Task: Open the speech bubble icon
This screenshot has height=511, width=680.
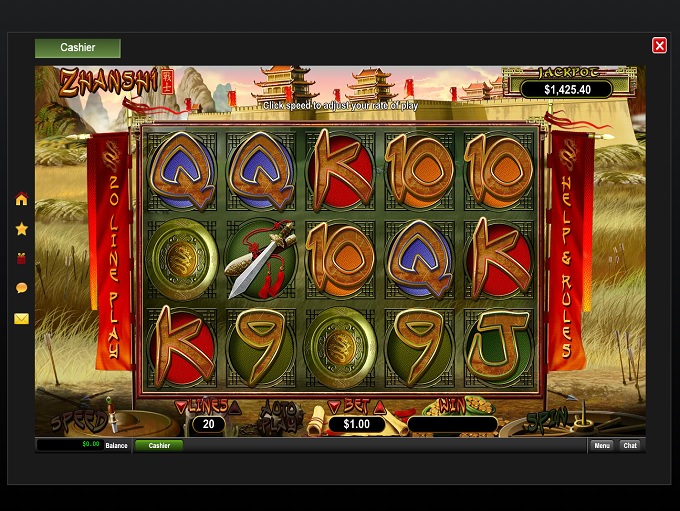Action: [x=21, y=288]
